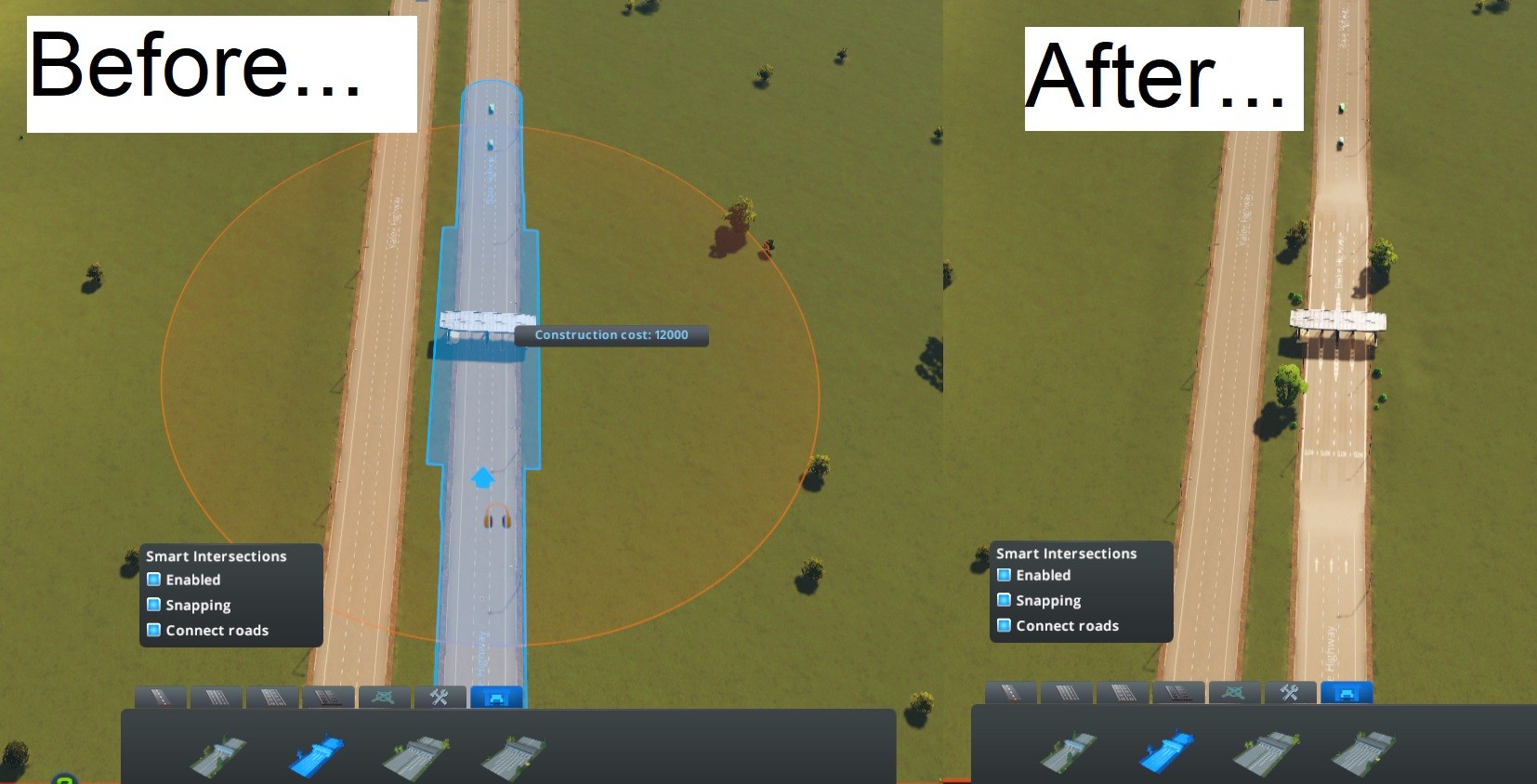Enable the Smart Intersections Enabled checkbox
Image resolution: width=1537 pixels, height=784 pixels.
coord(153,579)
